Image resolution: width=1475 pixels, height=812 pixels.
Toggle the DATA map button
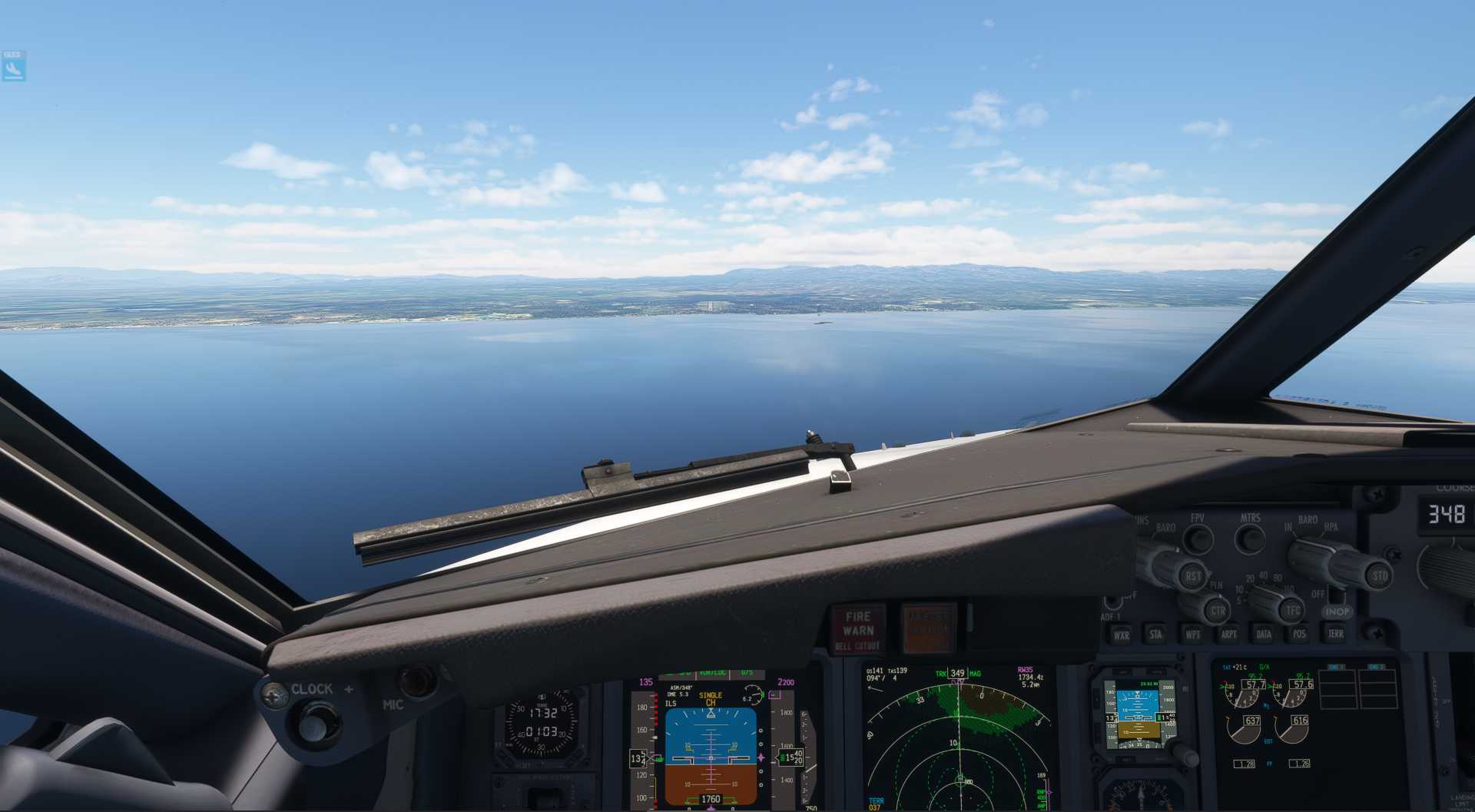coord(1264,635)
